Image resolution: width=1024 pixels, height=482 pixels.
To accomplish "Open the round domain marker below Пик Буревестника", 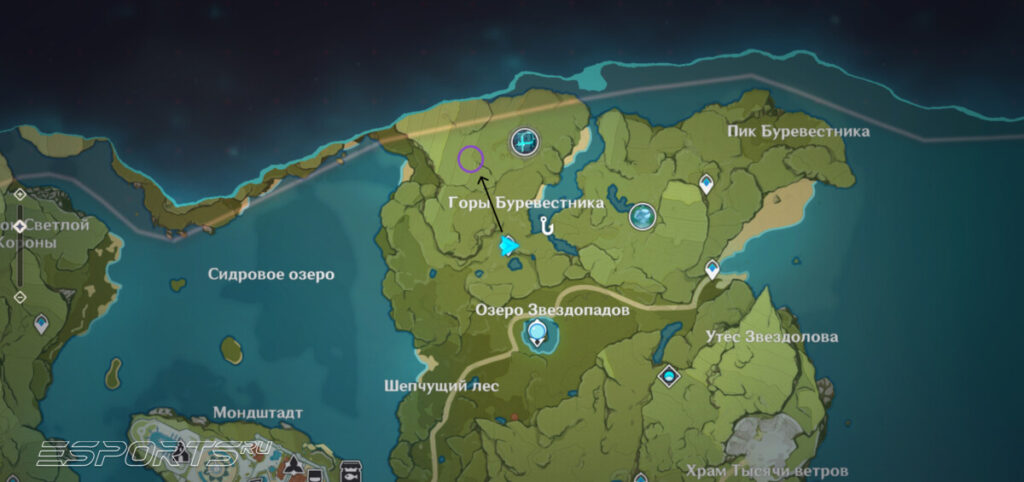I will tap(642, 215).
